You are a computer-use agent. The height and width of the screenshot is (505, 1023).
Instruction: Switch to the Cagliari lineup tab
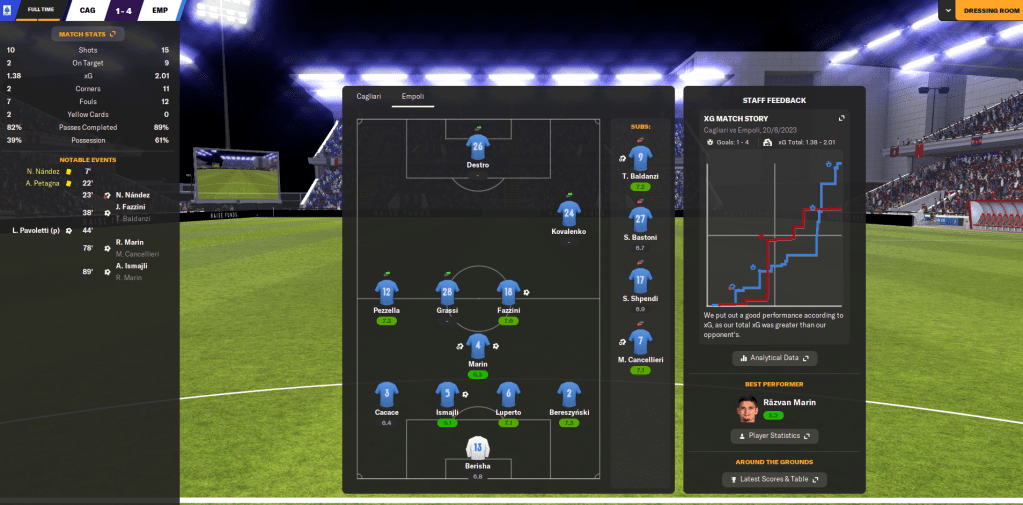pos(369,96)
